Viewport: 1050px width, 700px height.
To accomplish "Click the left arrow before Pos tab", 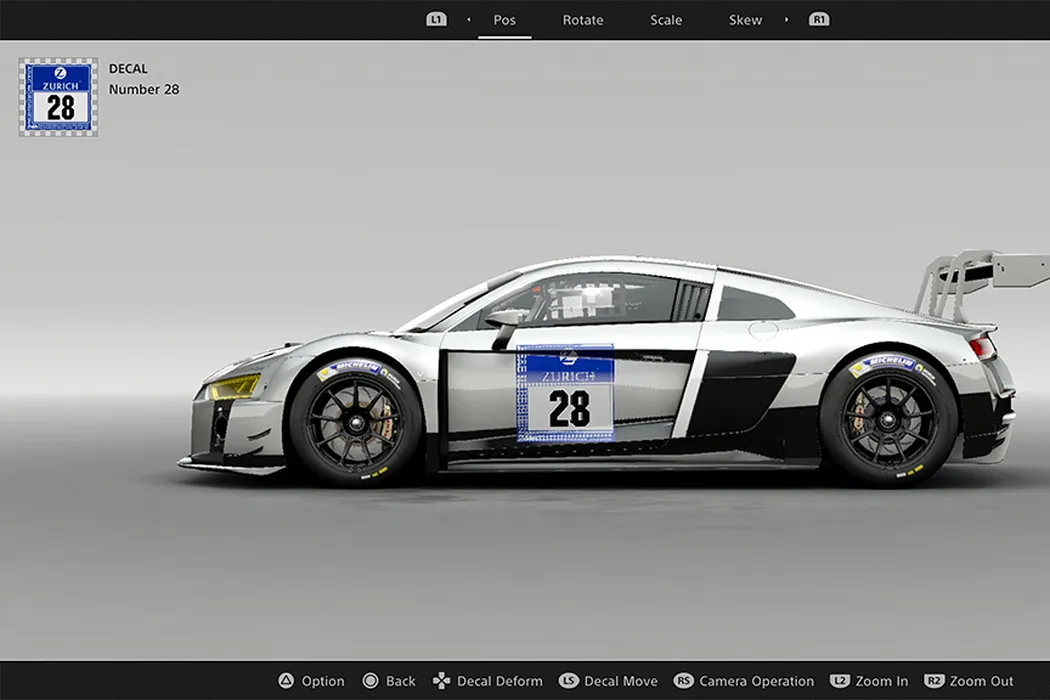I will 469,20.
